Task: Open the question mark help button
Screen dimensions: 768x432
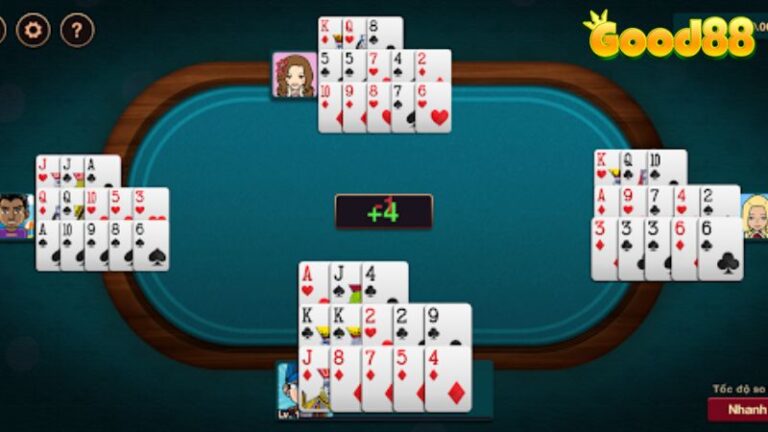Action: pyautogui.click(x=77, y=30)
